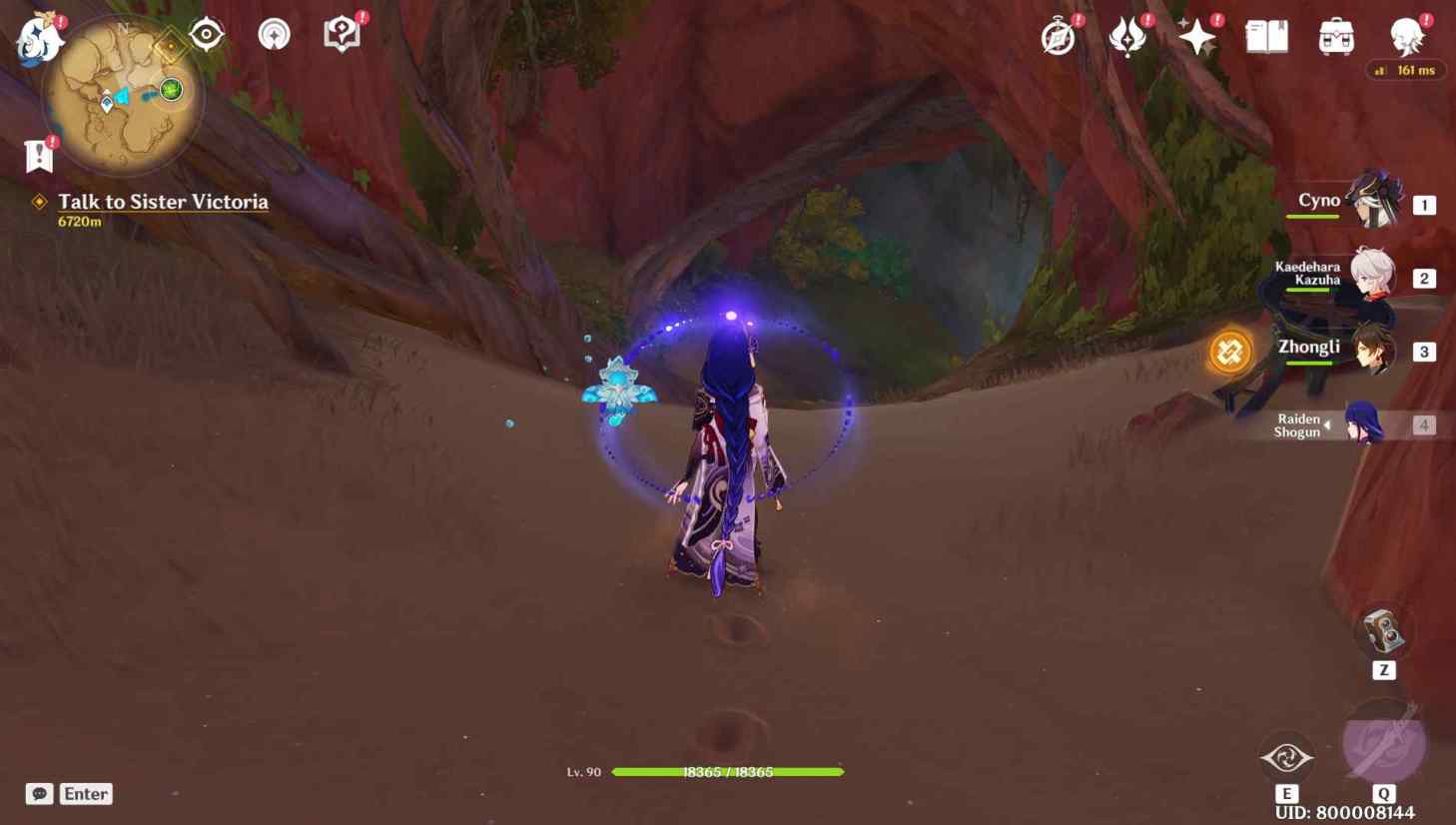Click the green HP bar showing 18365/18365
The height and width of the screenshot is (825, 1456).
click(x=729, y=771)
